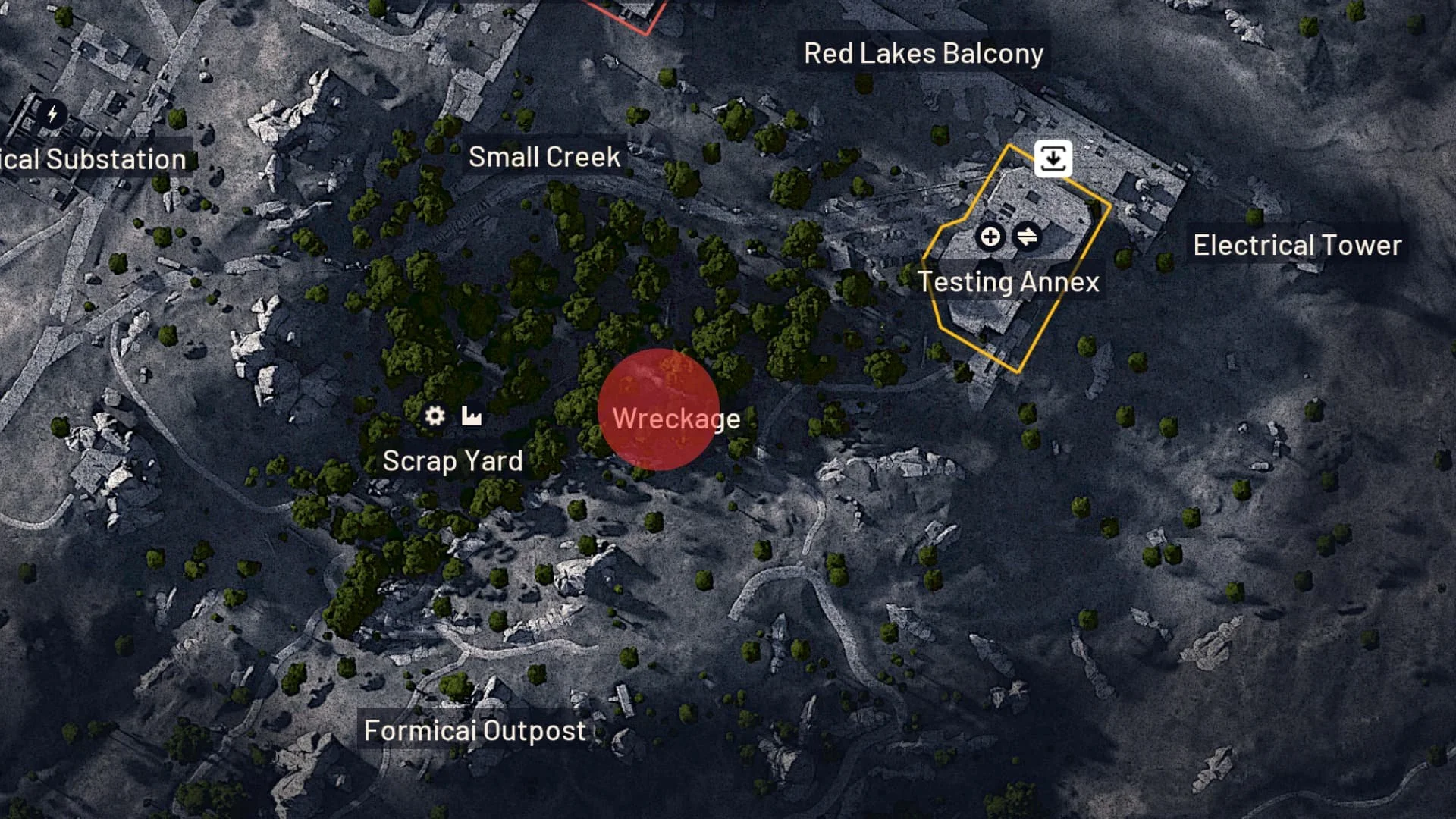Click the Small Creek location name
Image resolution: width=1456 pixels, height=819 pixels.
543,157
